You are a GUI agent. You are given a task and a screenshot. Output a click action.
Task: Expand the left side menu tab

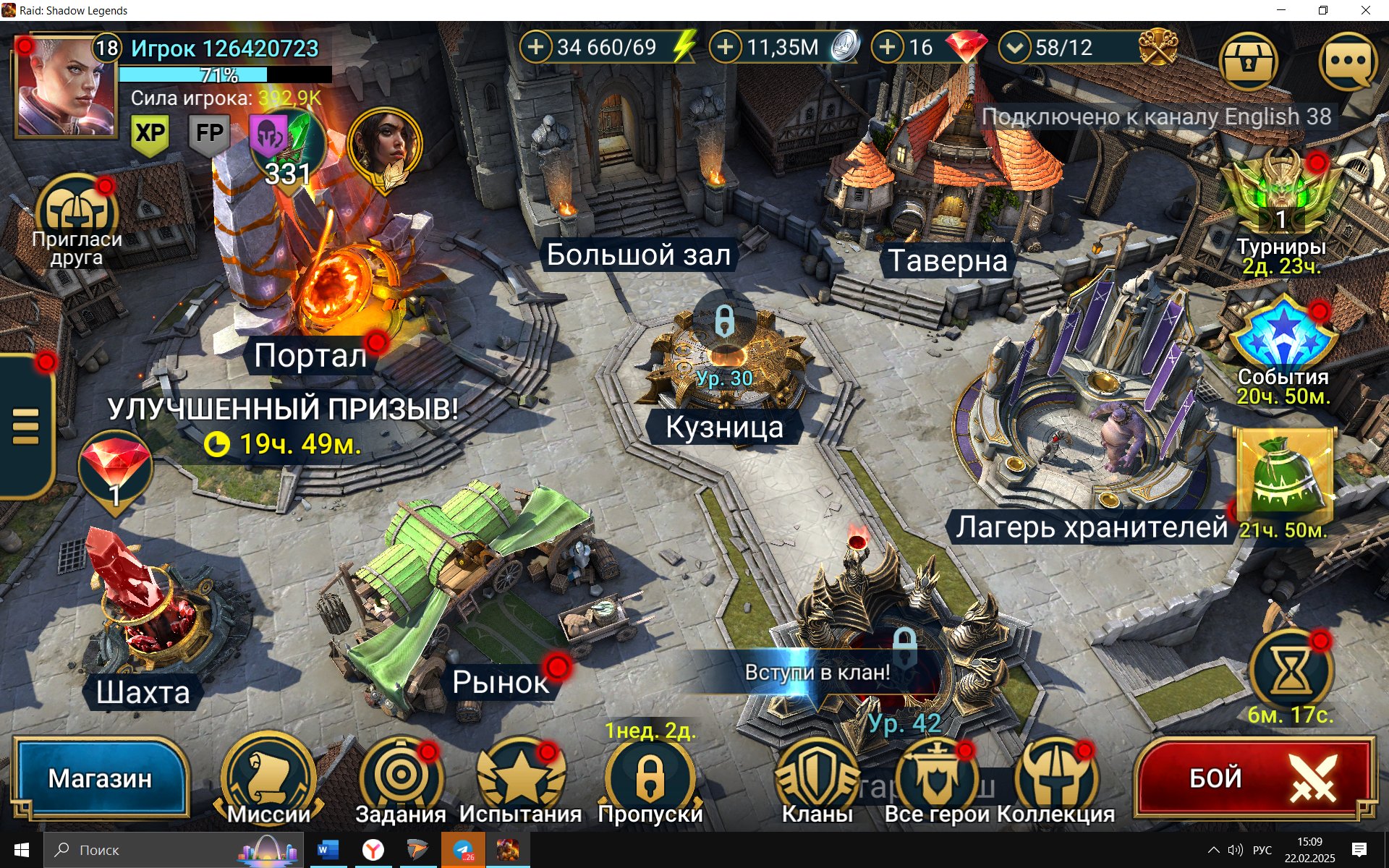[26, 427]
